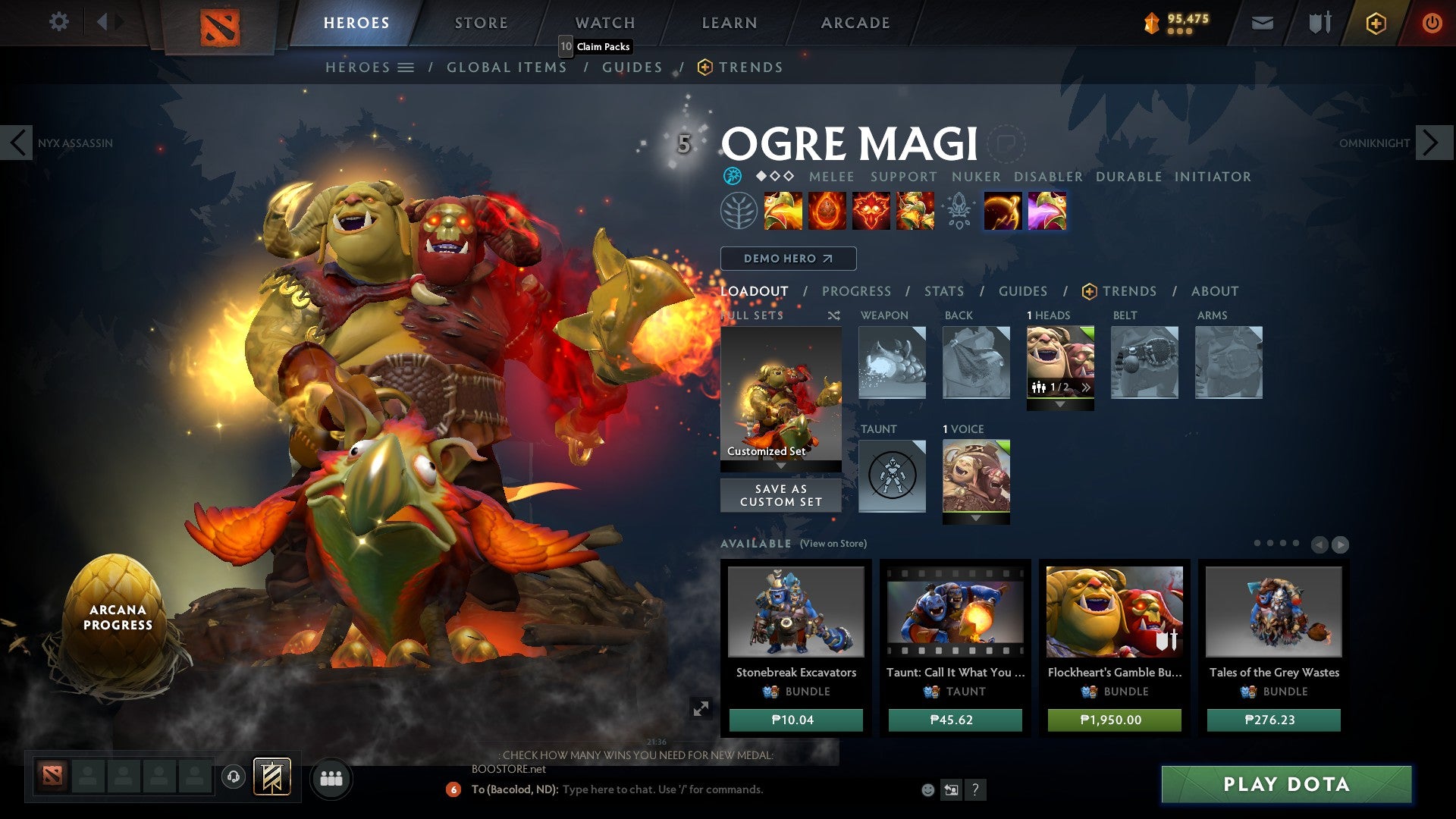1456x819 pixels.
Task: Toggle the Taunt slot selection
Action: (x=892, y=476)
